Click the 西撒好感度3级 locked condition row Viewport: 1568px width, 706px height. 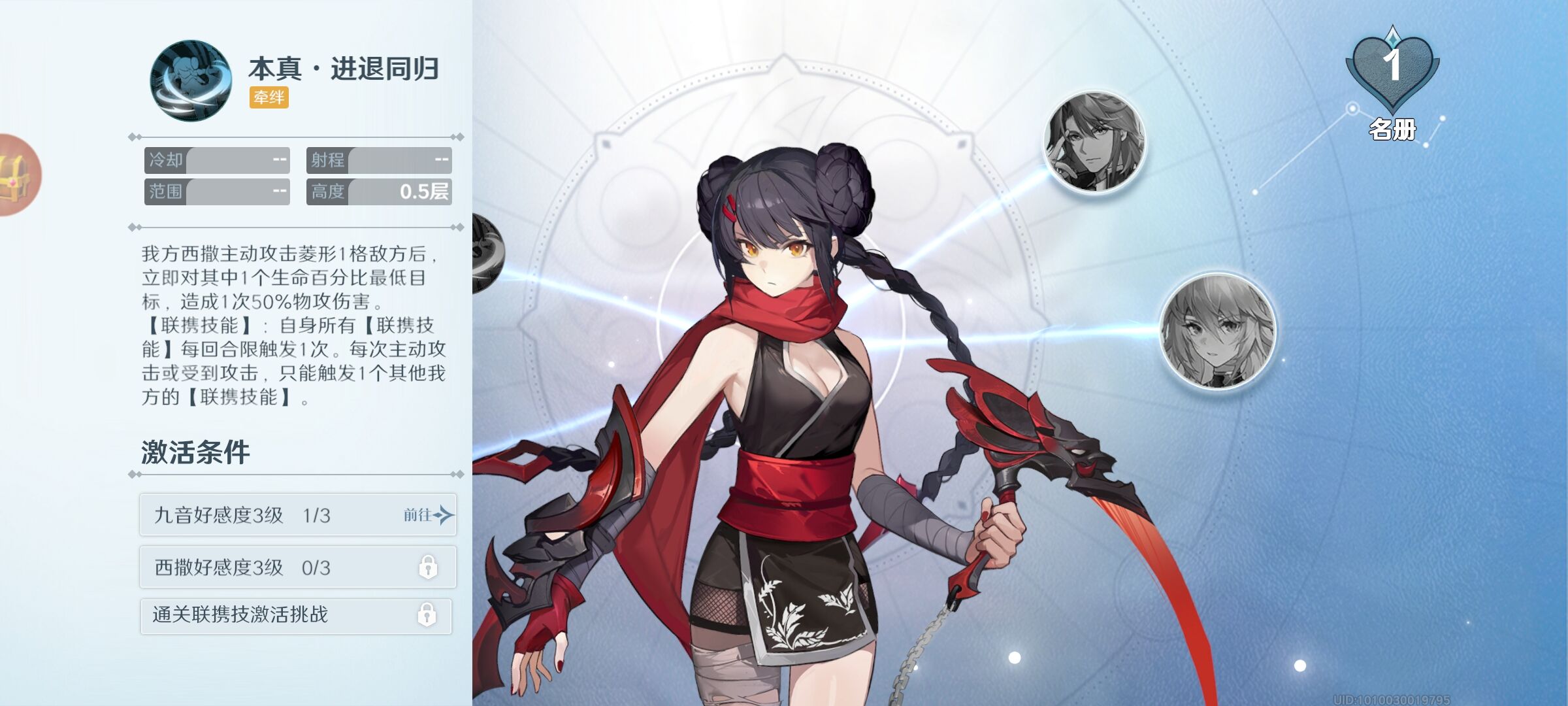click(x=297, y=567)
